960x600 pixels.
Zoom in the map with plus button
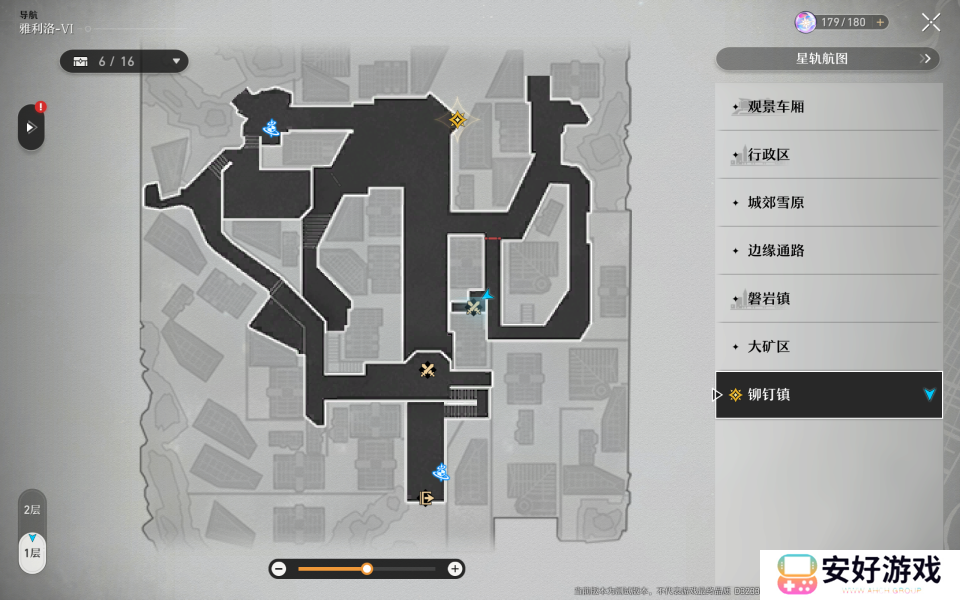(455, 569)
